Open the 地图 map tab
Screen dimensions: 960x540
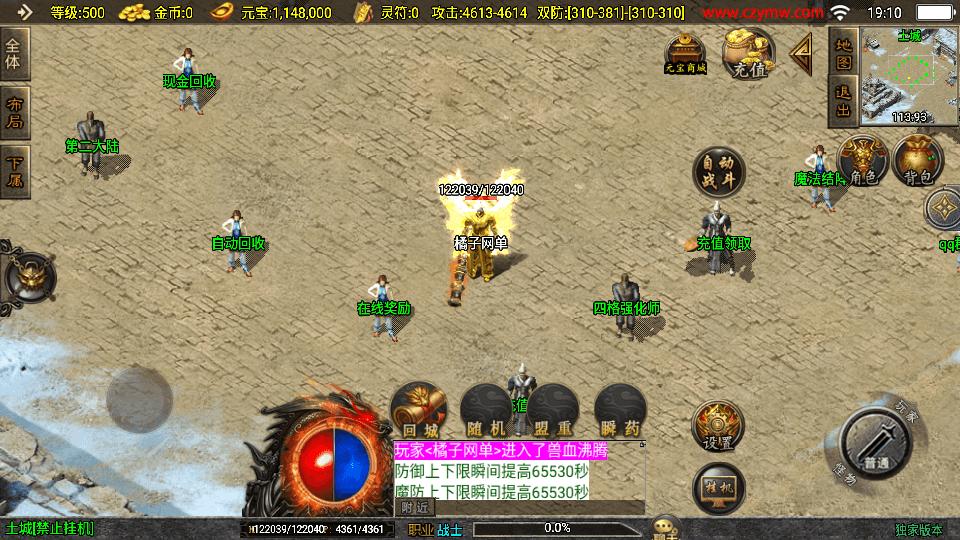[843, 53]
